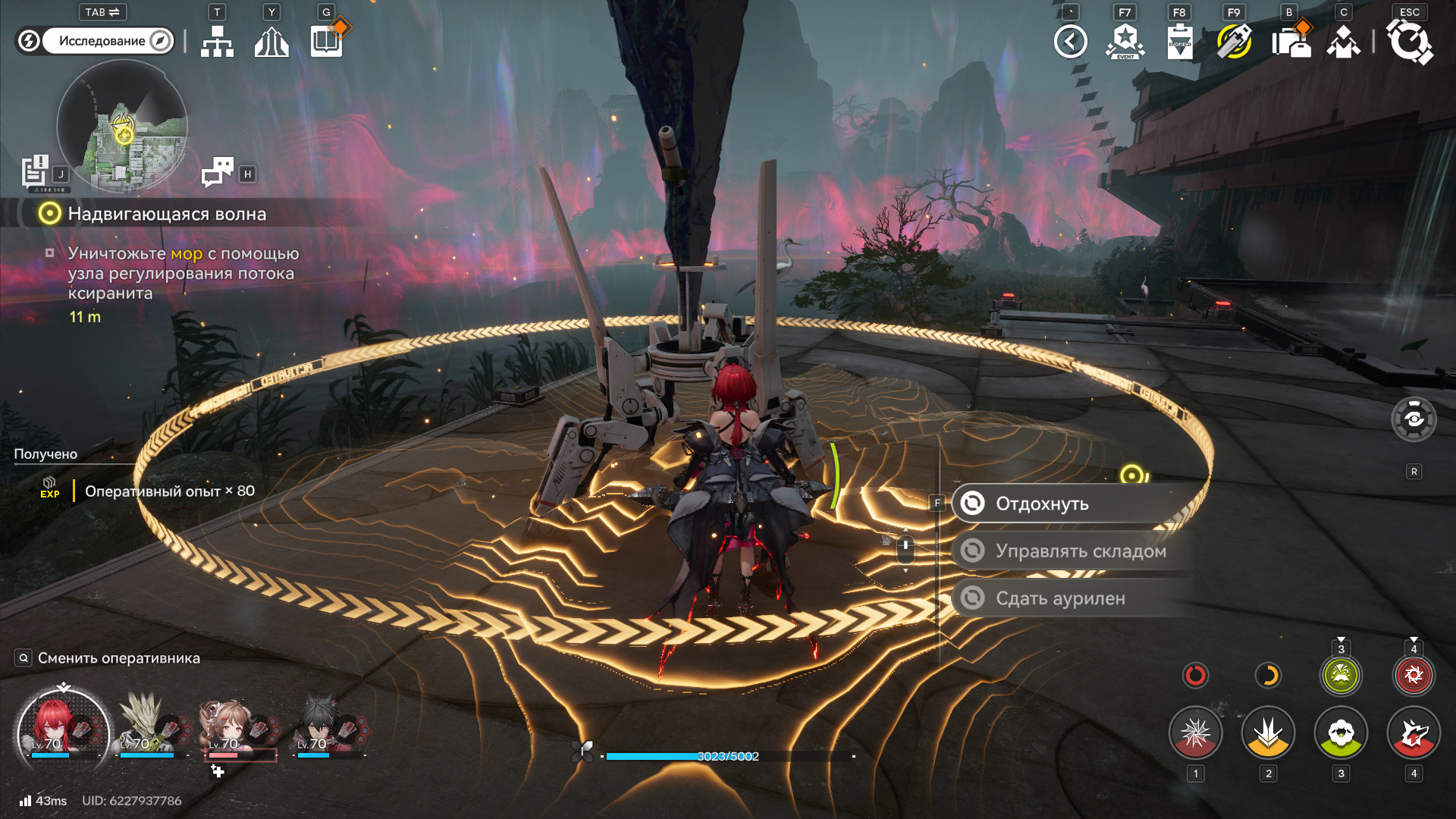Click the back arrow circle icon

(x=1071, y=42)
